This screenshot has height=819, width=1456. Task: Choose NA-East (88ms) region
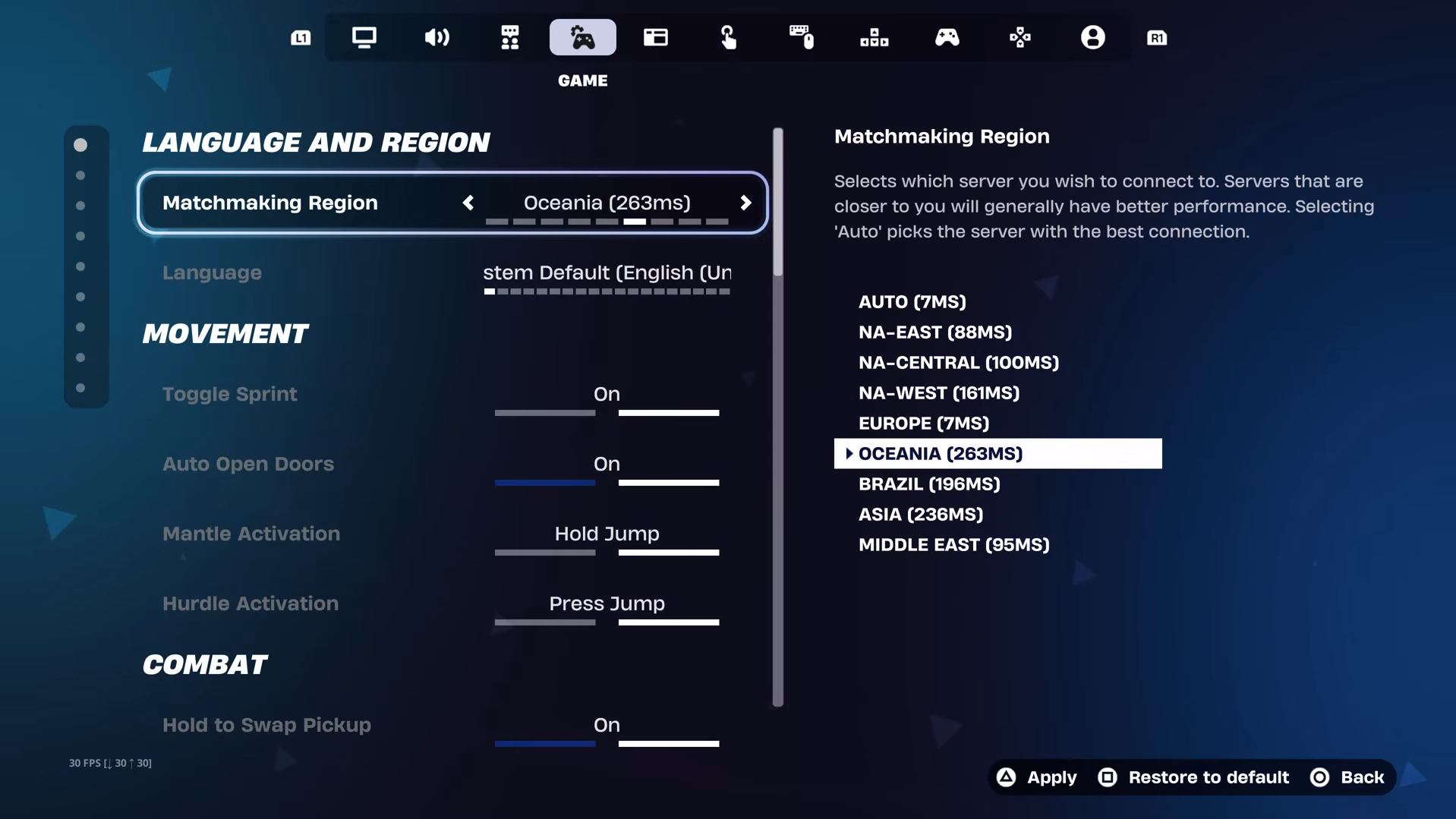pyautogui.click(x=934, y=332)
